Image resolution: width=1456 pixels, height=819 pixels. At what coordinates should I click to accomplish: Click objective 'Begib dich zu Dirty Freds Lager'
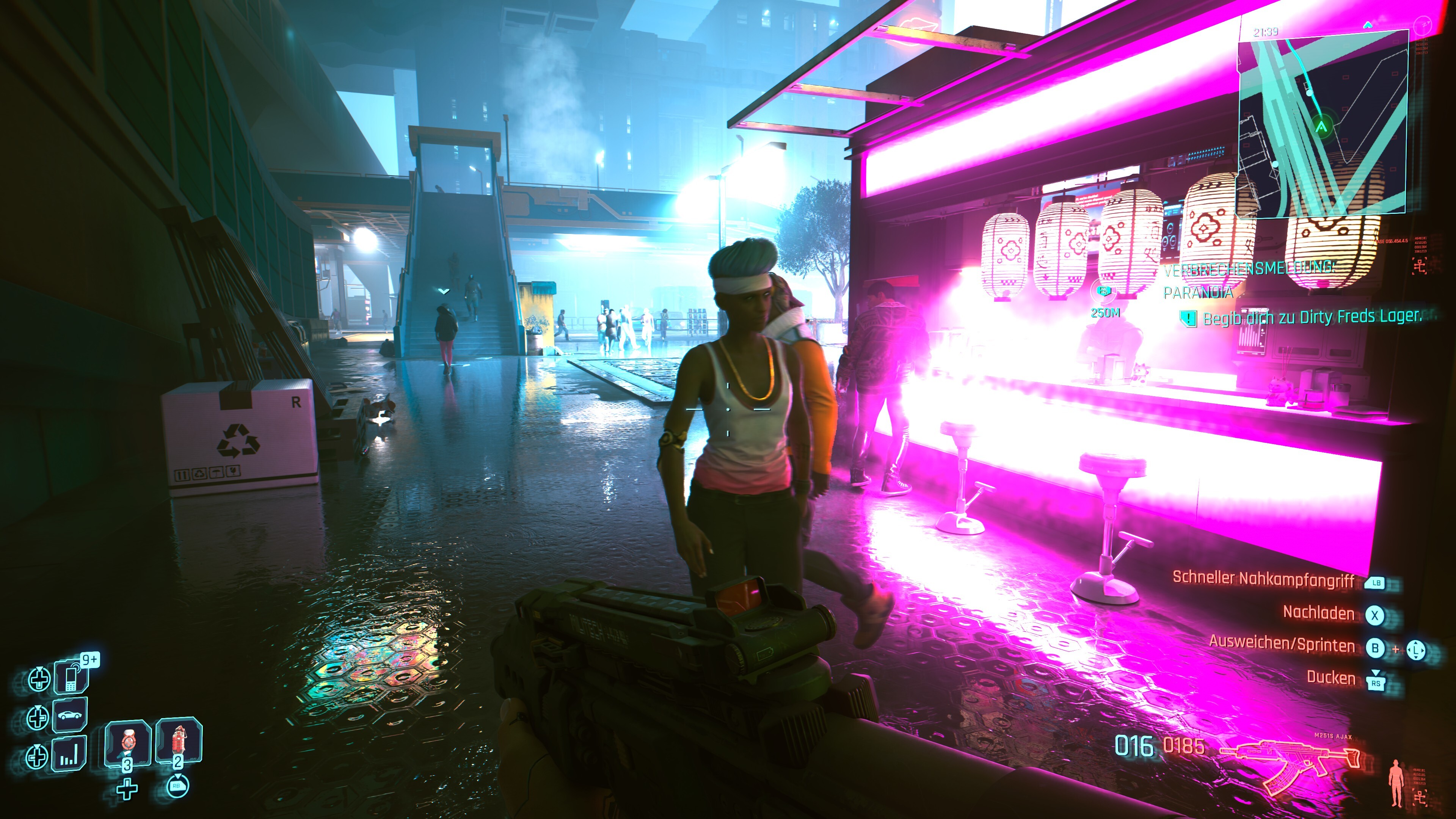tap(1311, 318)
